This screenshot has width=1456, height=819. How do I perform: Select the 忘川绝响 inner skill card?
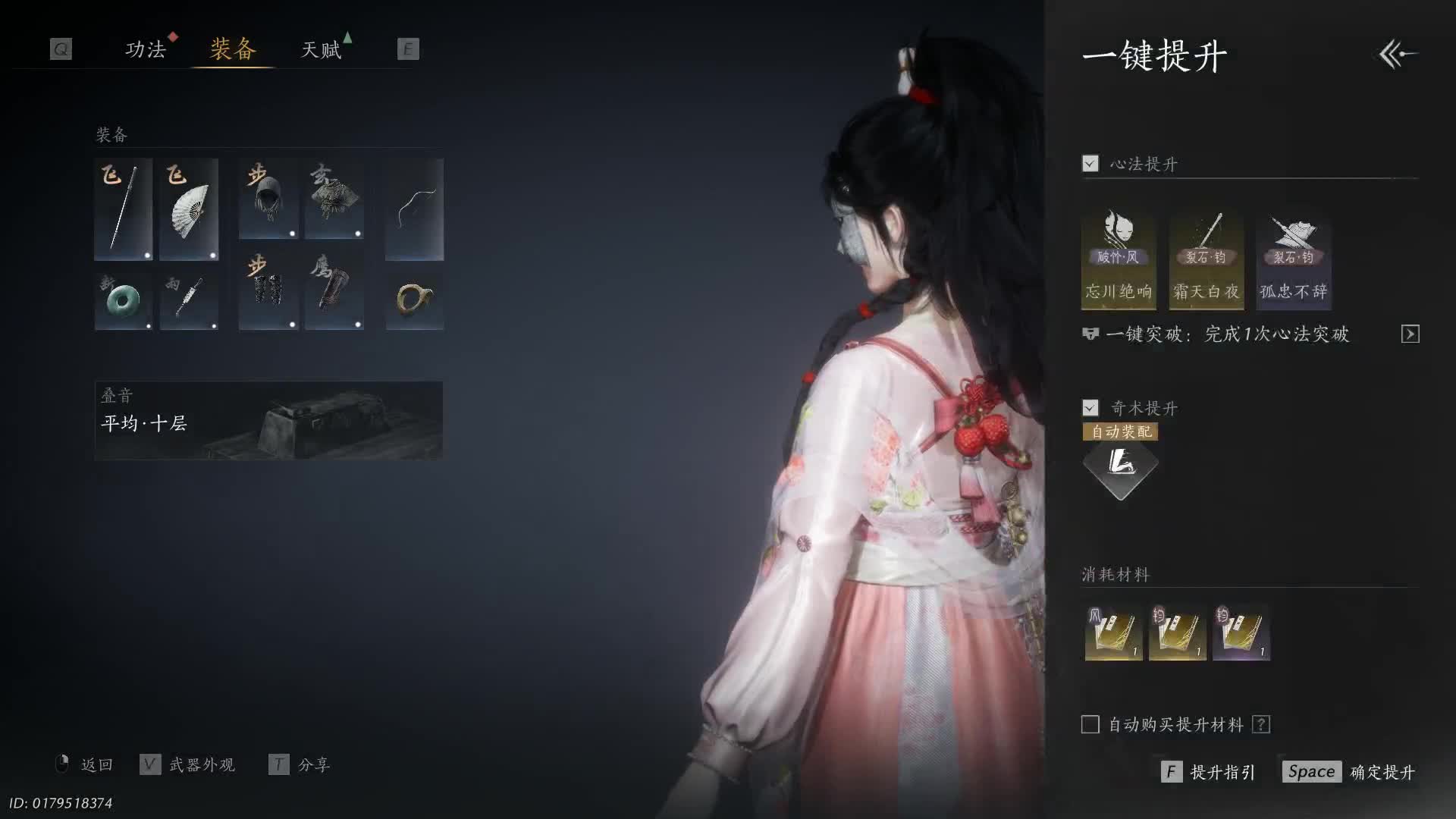(x=1119, y=260)
